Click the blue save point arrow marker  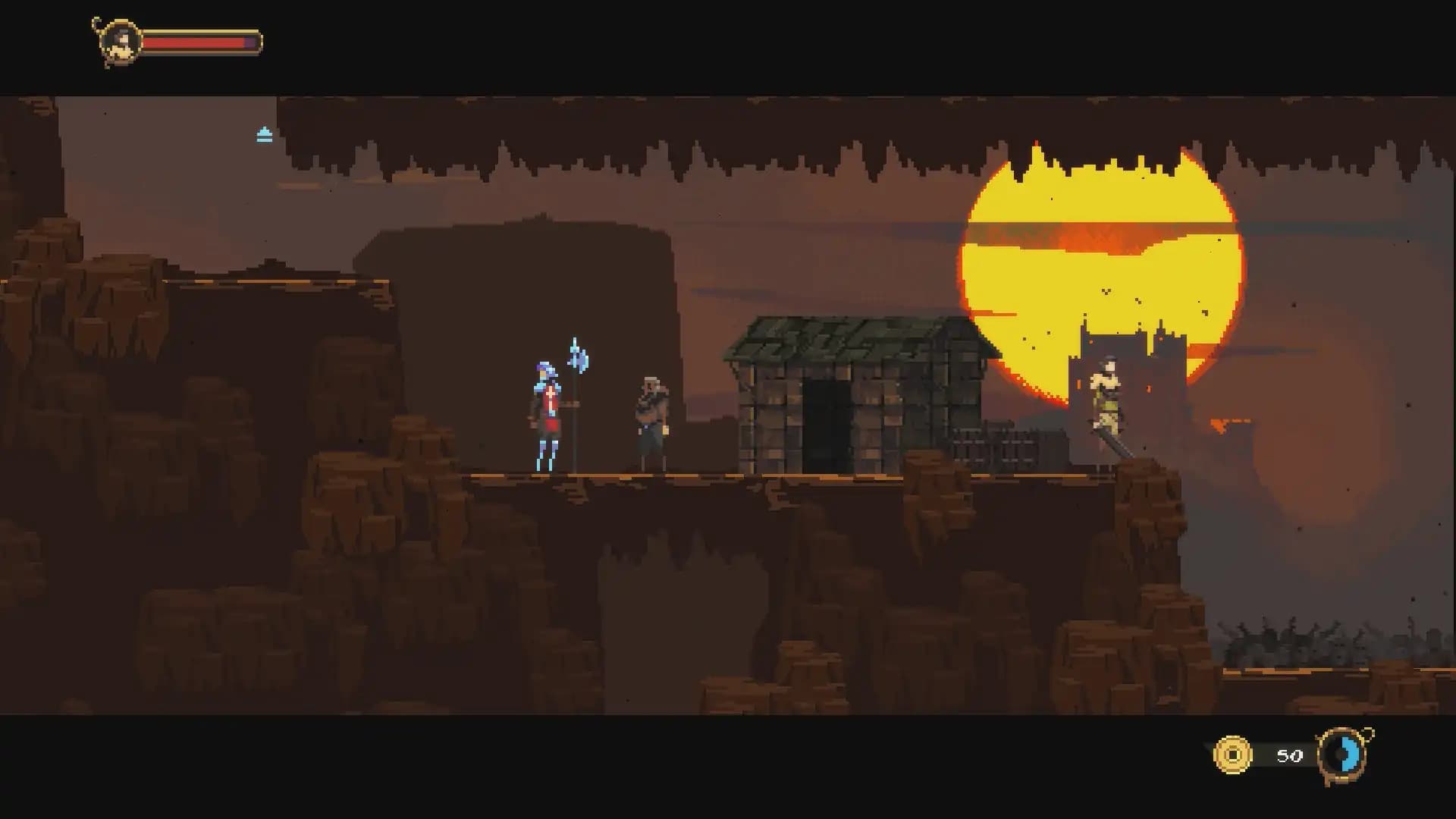[x=262, y=133]
